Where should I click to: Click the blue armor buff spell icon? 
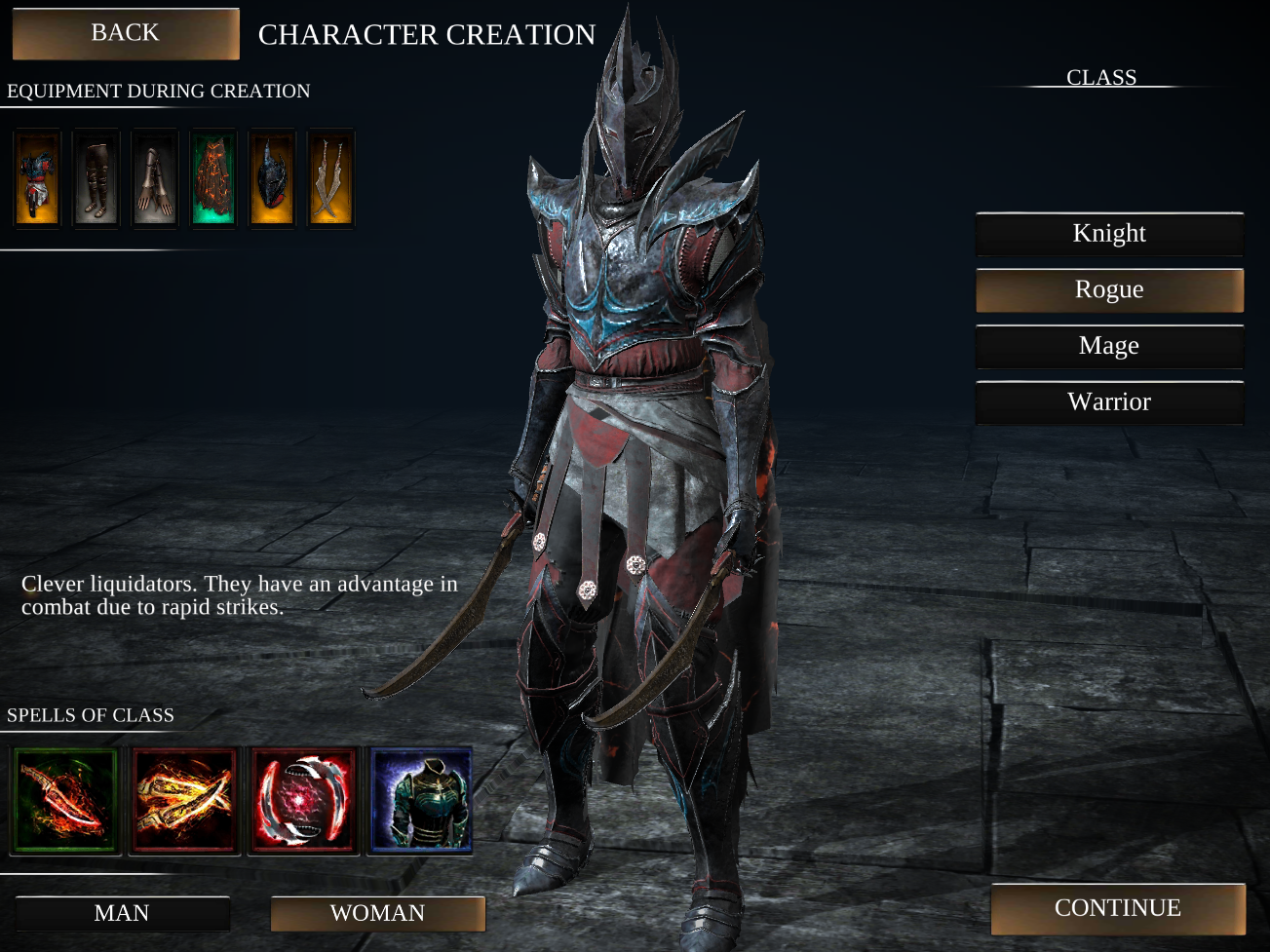click(x=421, y=799)
